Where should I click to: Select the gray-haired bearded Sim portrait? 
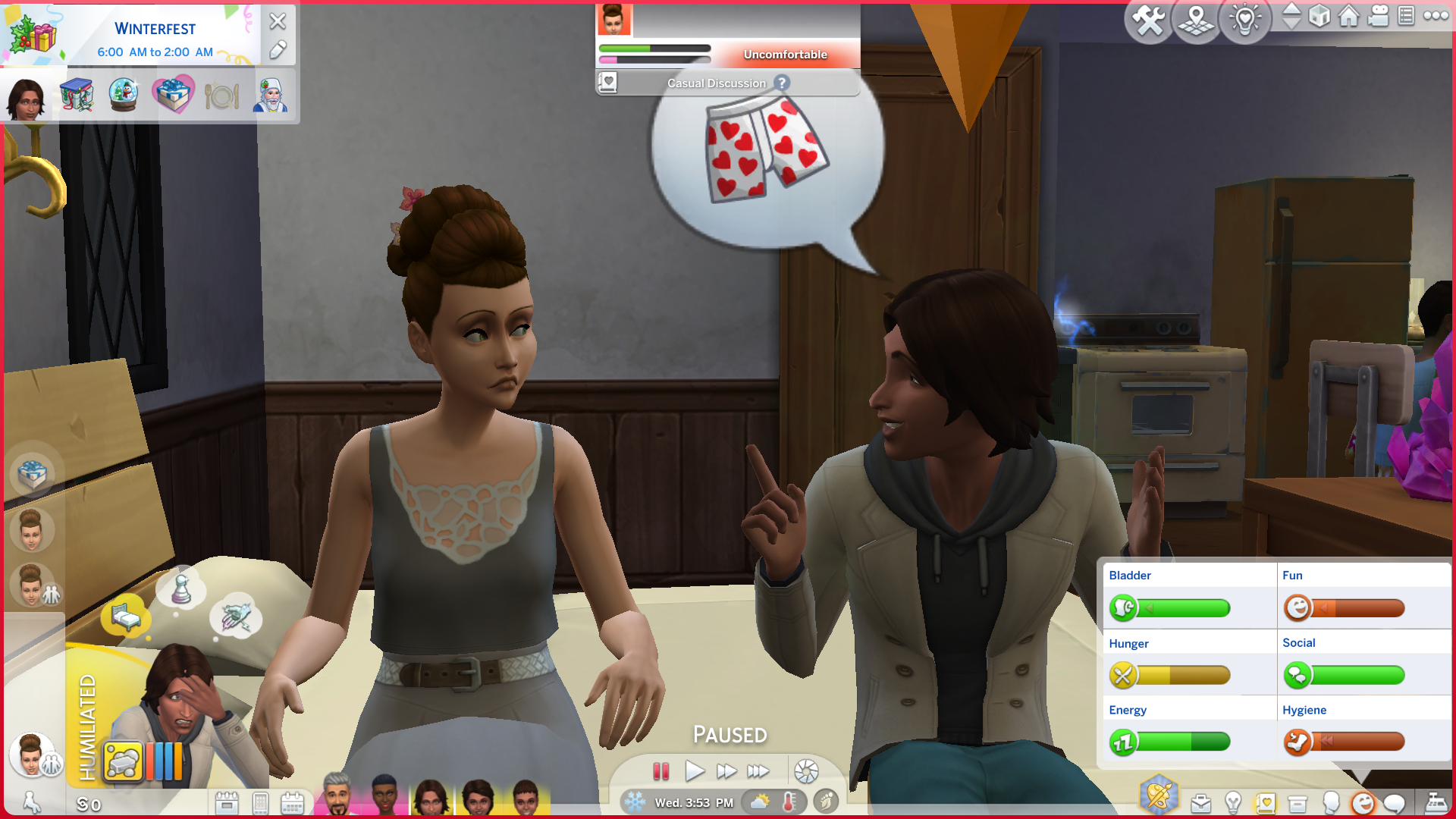336,795
